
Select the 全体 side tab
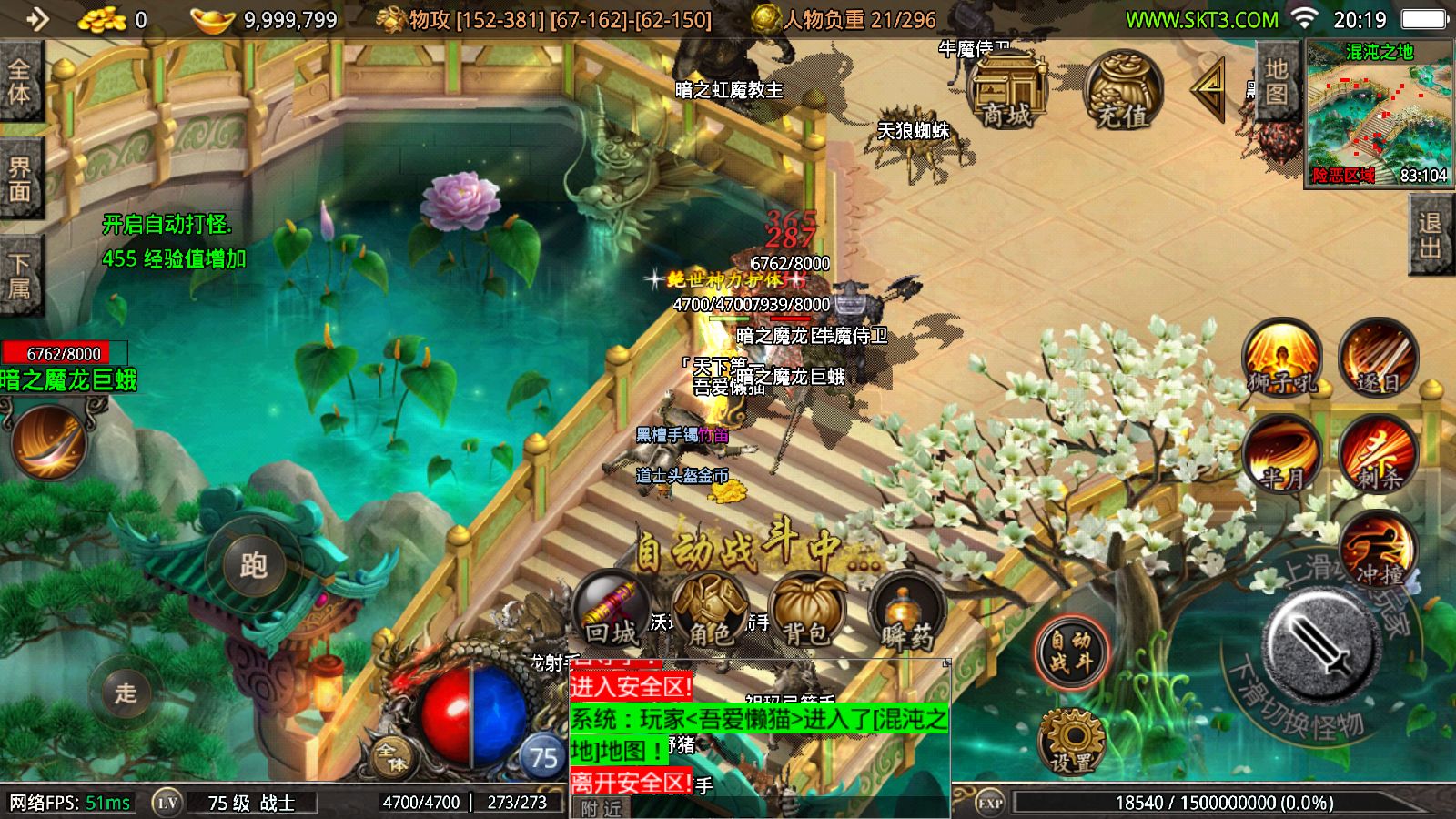click(x=20, y=82)
